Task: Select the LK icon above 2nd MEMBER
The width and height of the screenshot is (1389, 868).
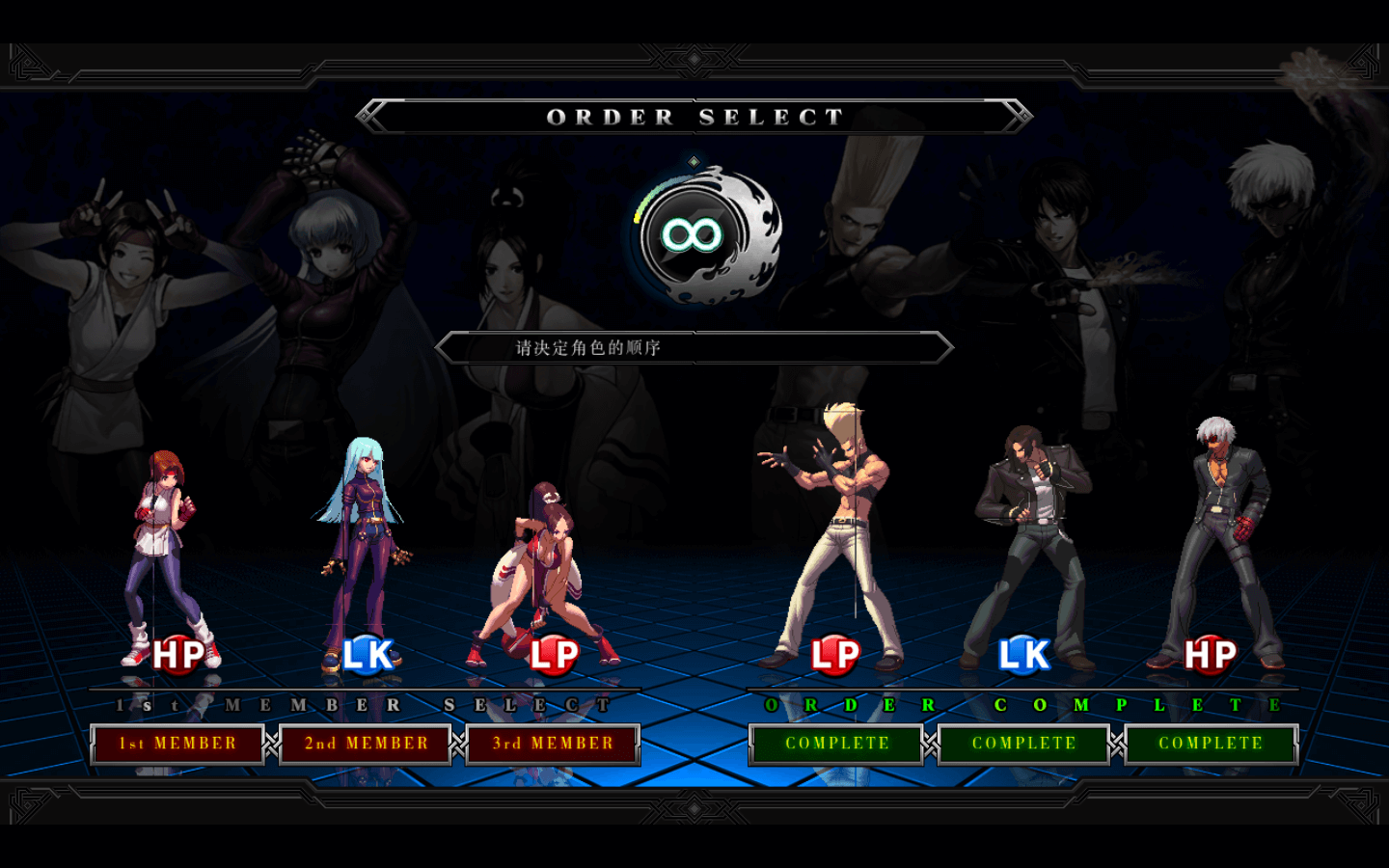Action: [368, 655]
